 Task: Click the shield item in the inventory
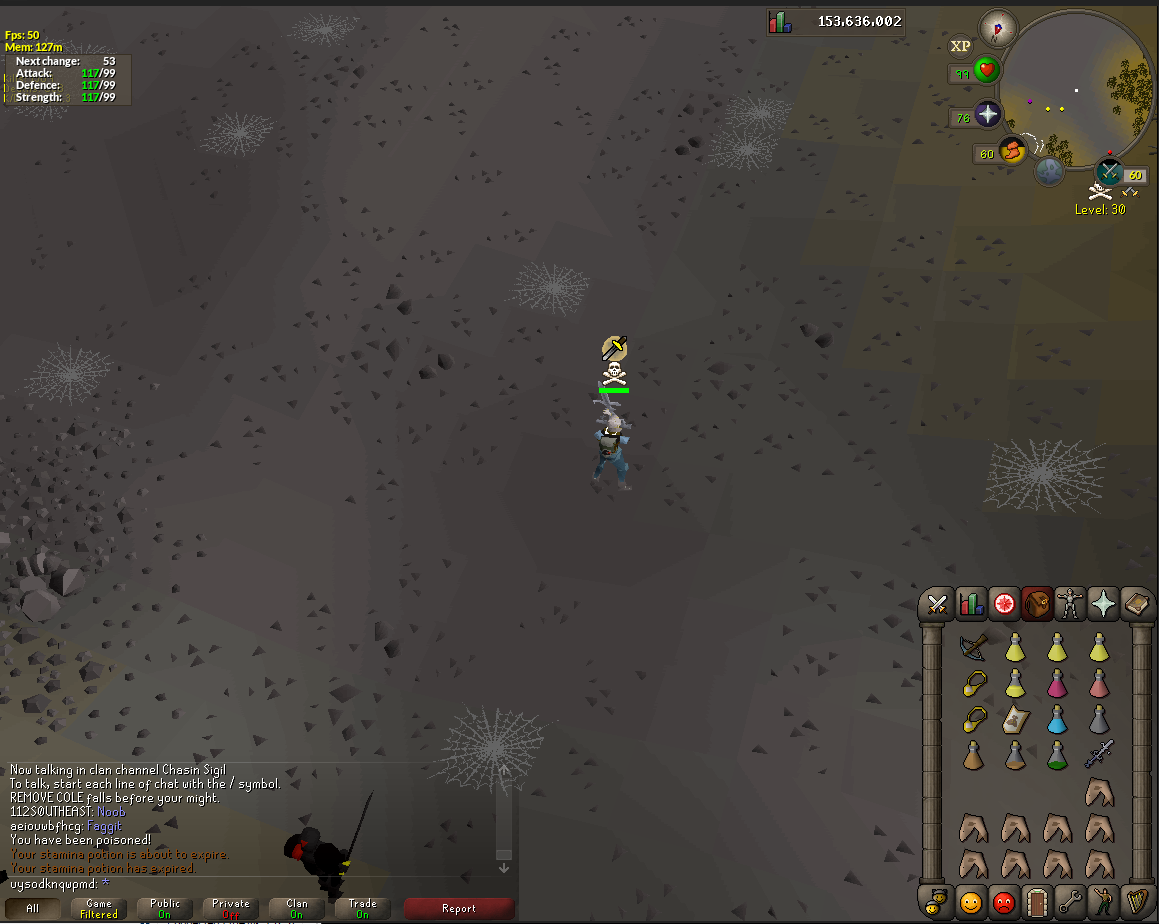click(x=1015, y=718)
